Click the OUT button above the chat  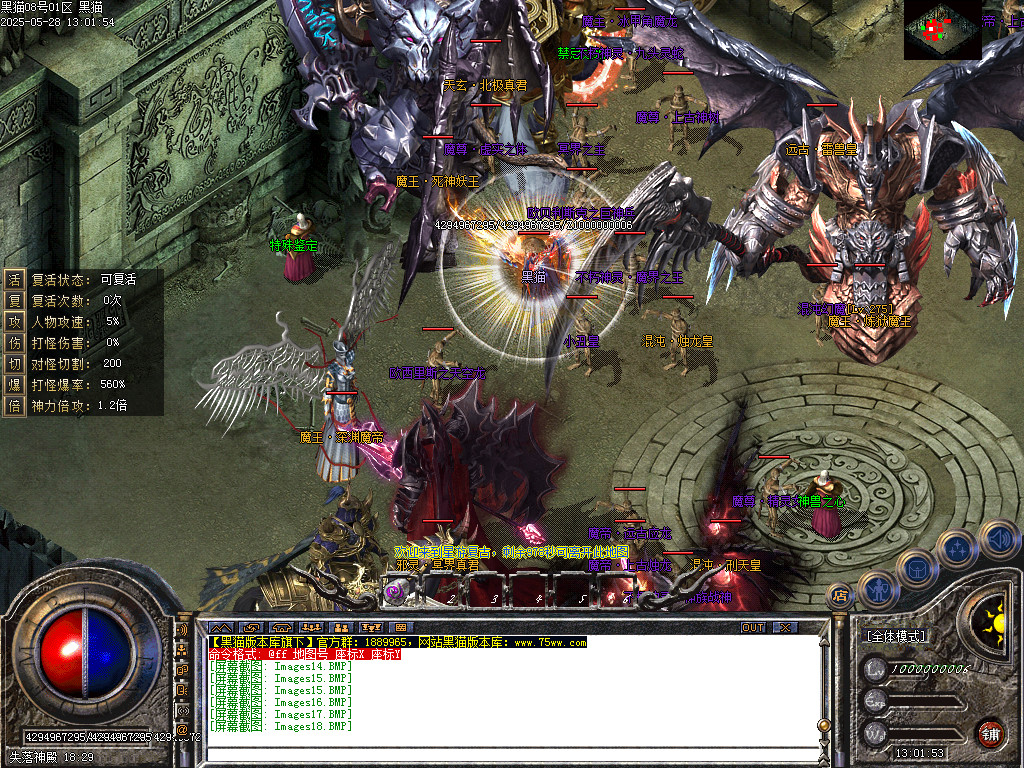coord(753,627)
